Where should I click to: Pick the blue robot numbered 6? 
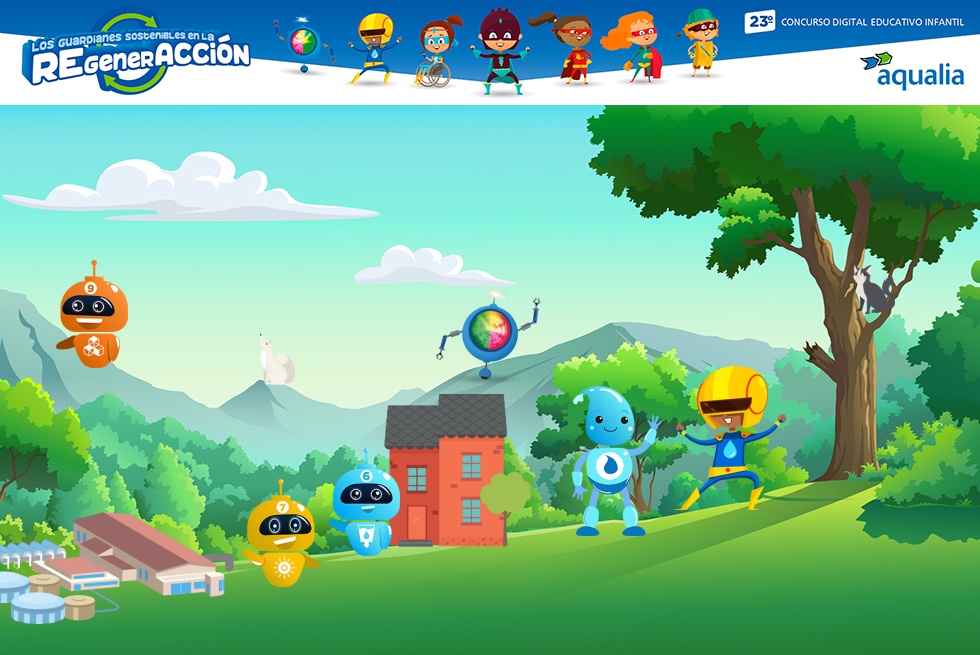click(365, 508)
